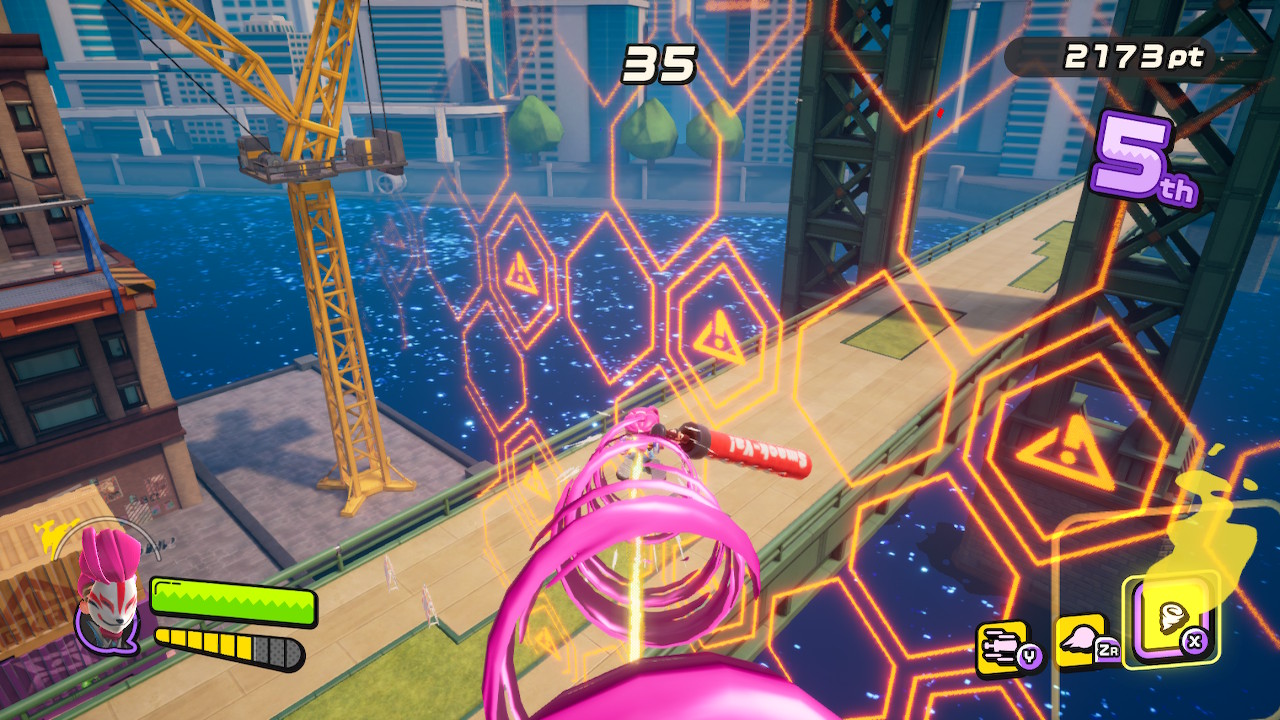
Task: Click the 5th place rank badge
Action: click(1145, 161)
